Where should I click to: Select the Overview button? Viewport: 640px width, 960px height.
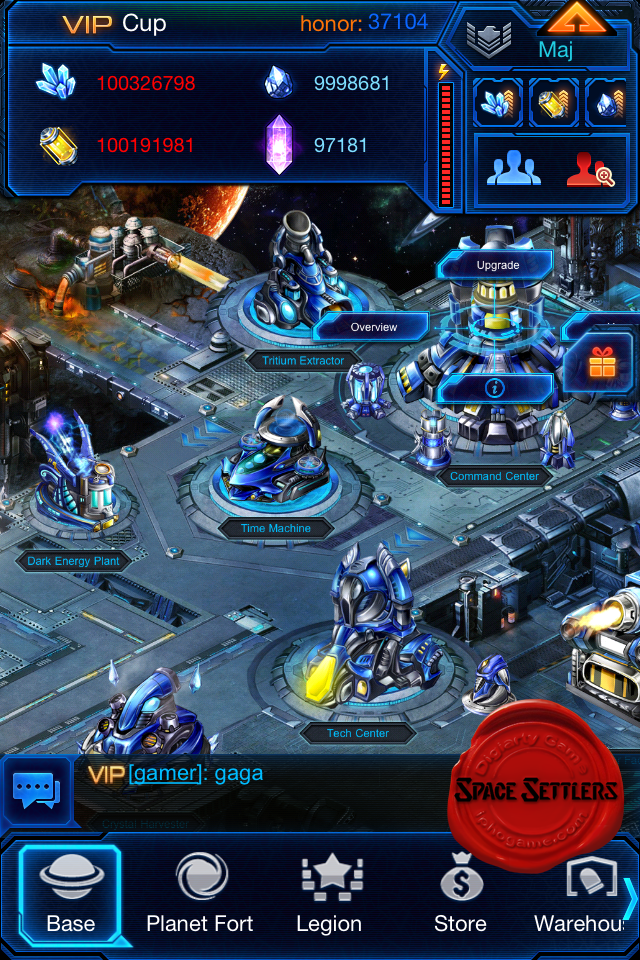point(373,327)
